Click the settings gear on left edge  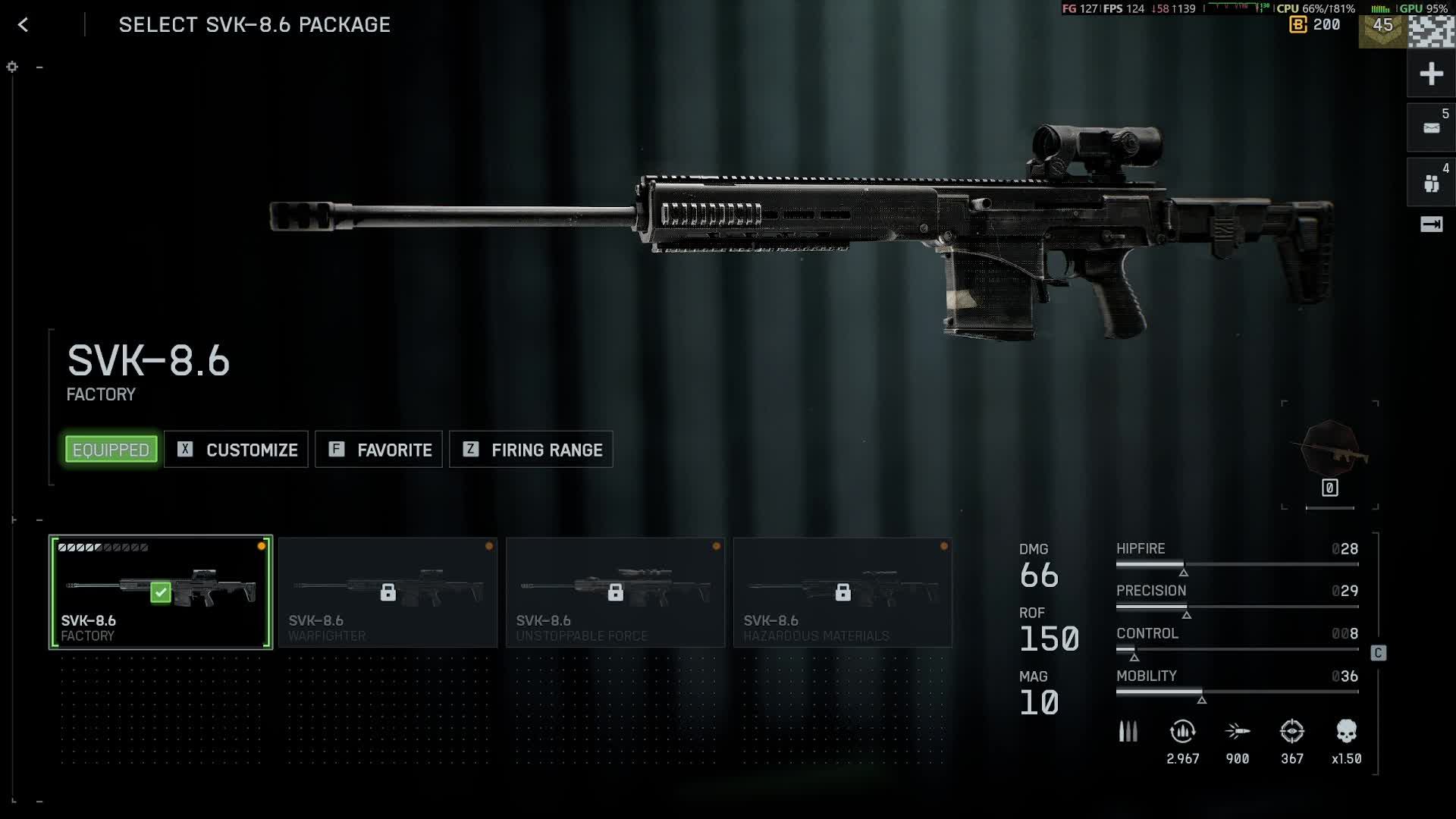12,67
